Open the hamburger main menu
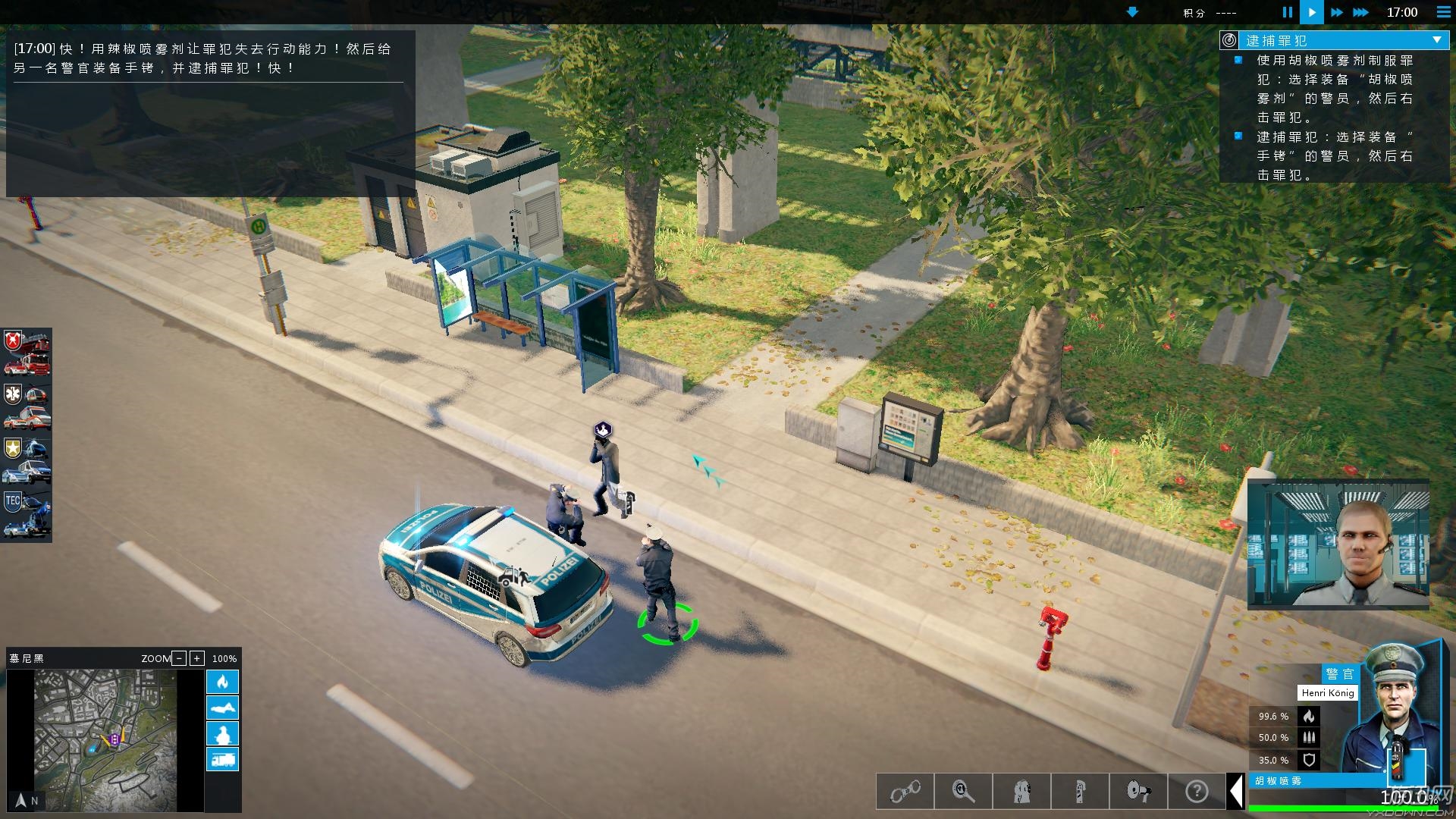The image size is (1456, 819). 1444,12
